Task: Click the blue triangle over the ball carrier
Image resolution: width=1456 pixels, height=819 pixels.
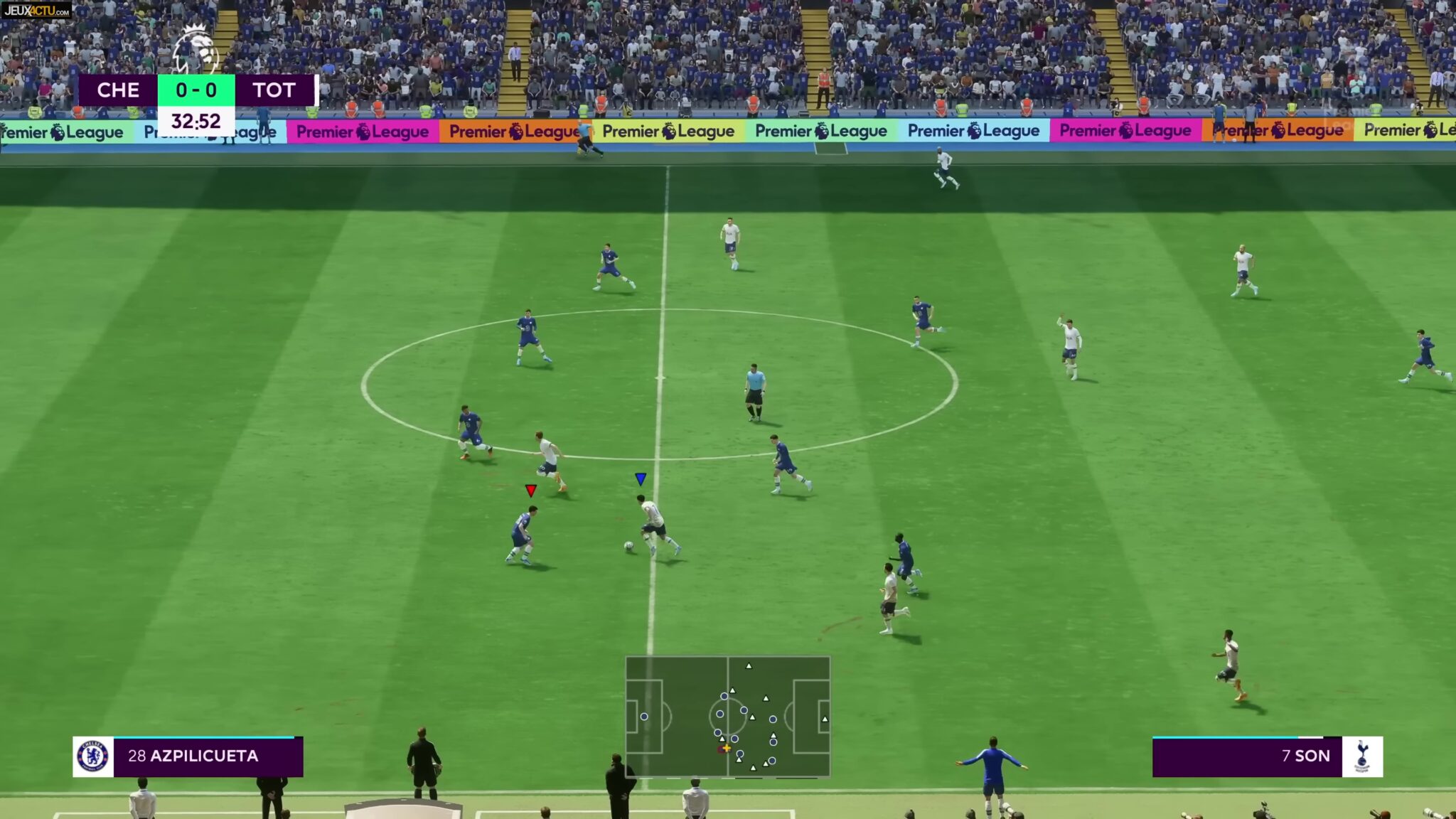Action: [642, 479]
